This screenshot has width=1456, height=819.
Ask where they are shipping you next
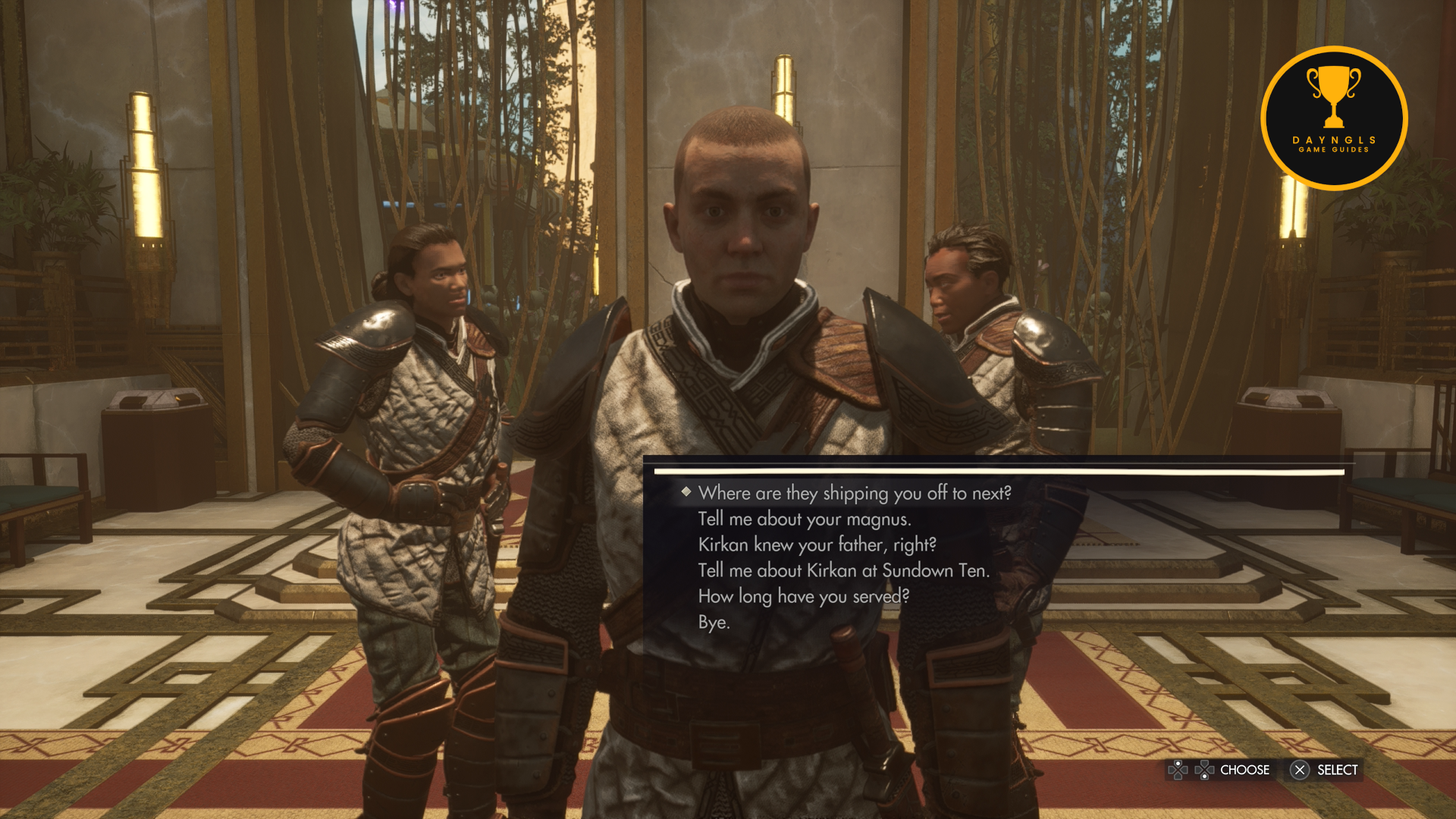[855, 493]
